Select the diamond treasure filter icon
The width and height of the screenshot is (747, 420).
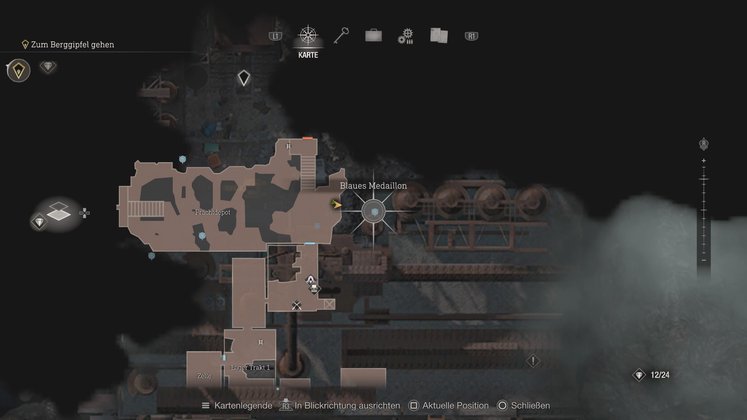click(x=48, y=67)
